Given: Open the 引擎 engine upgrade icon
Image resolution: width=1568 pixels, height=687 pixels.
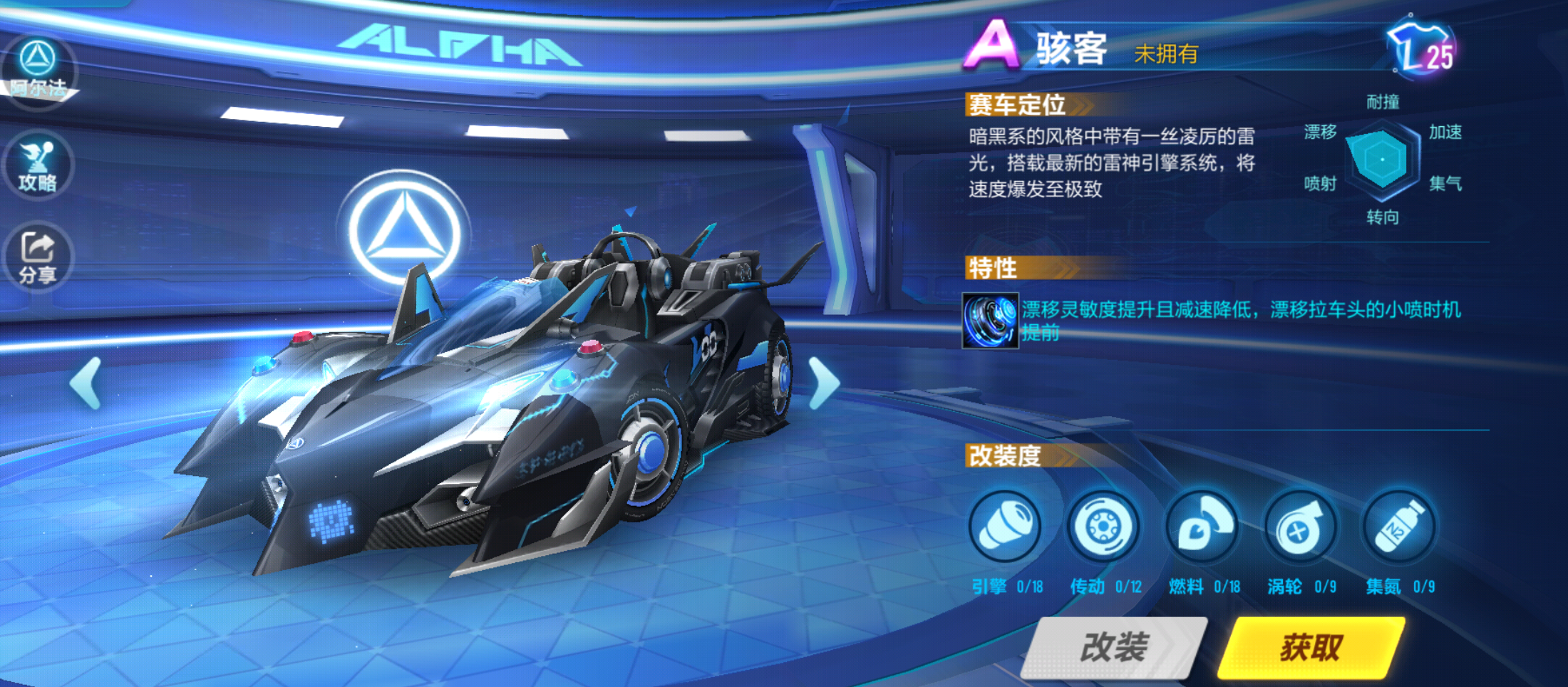Looking at the screenshot, I should (x=1005, y=527).
